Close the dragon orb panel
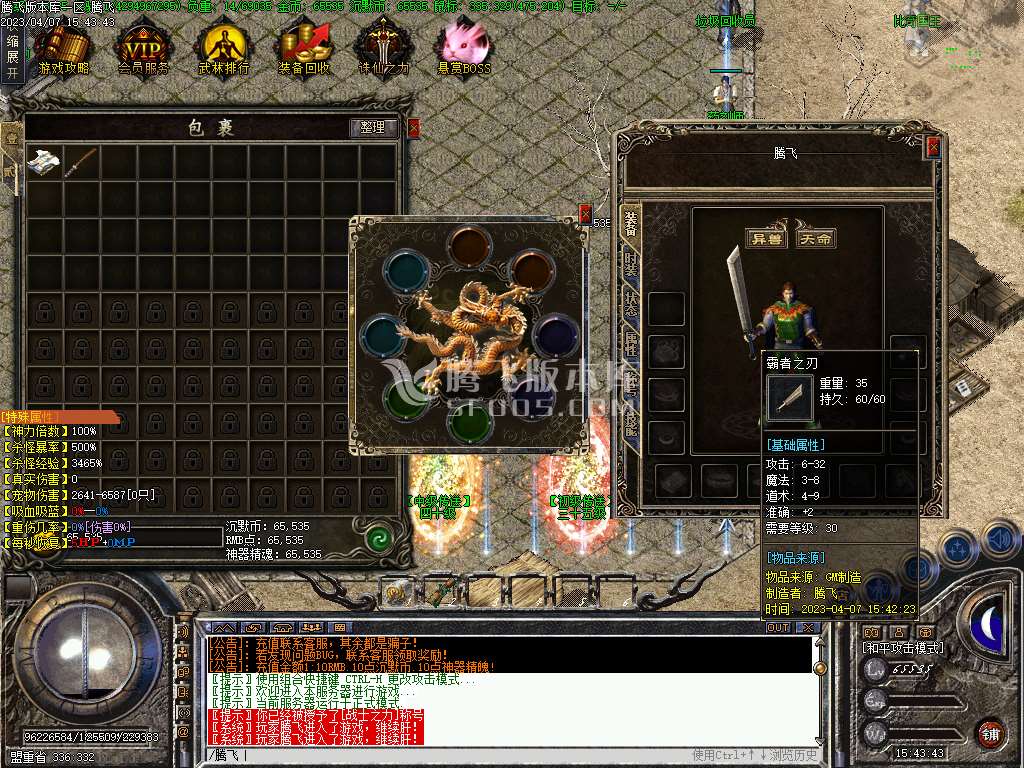The height and width of the screenshot is (768, 1024). [x=585, y=213]
